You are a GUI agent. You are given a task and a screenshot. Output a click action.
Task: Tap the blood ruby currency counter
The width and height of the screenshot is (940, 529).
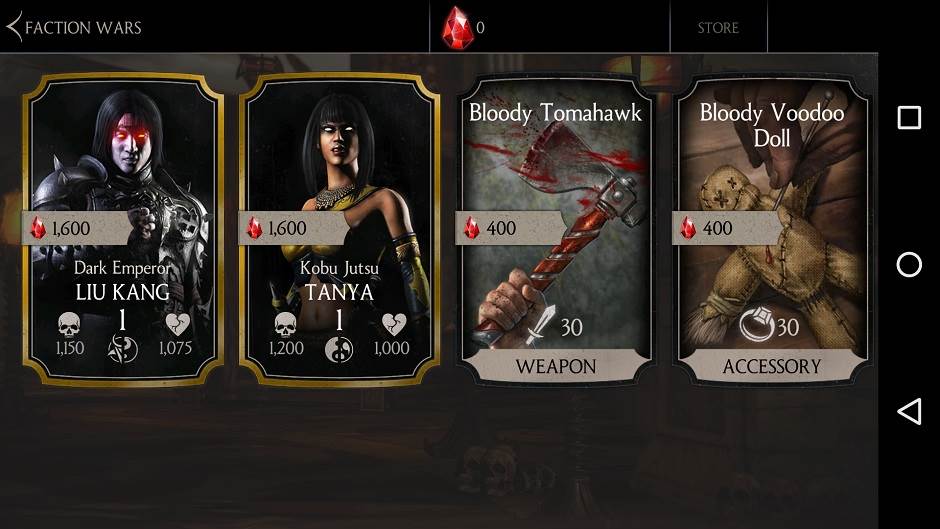[464, 27]
